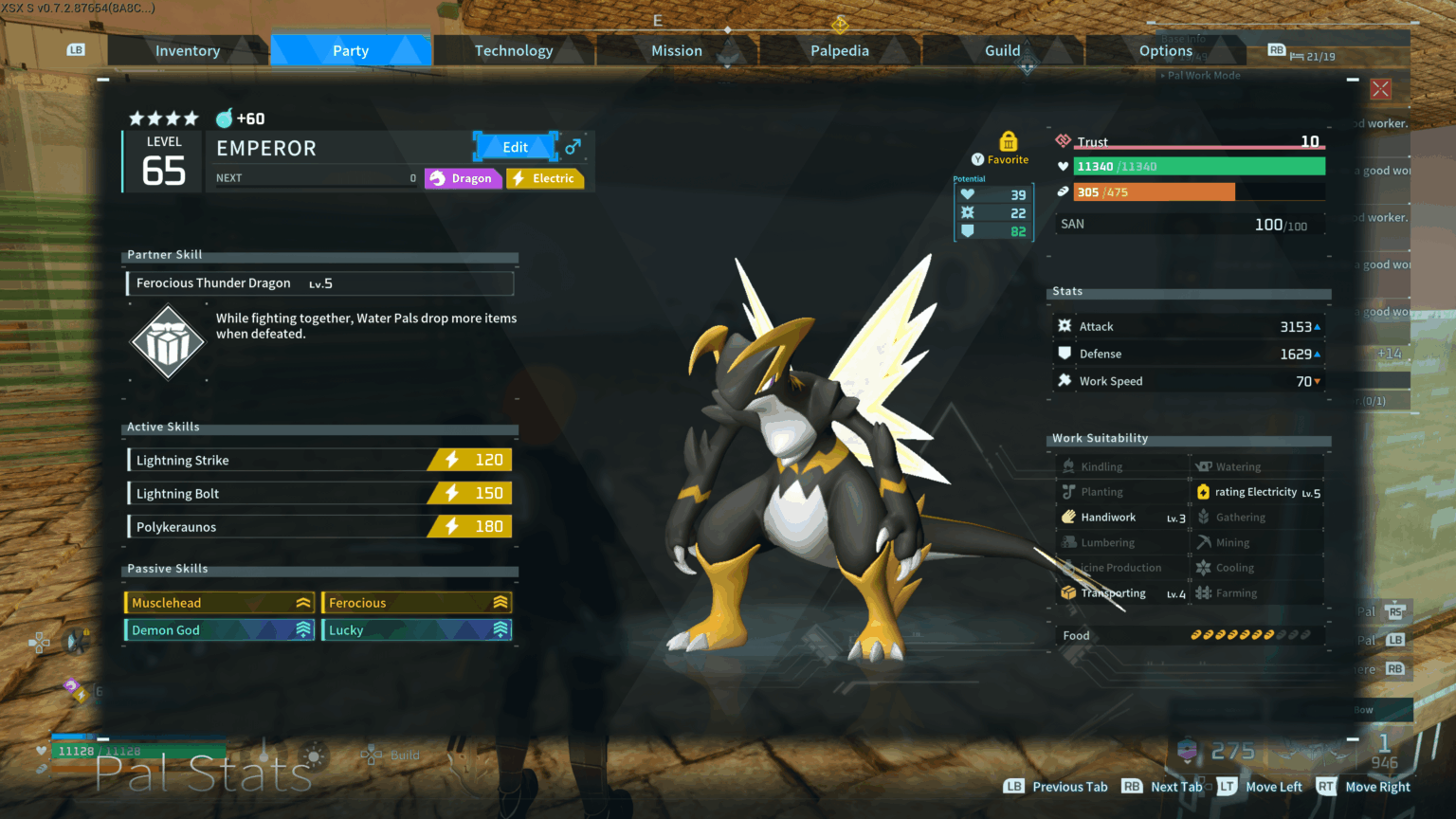Click the Edit name button
The image size is (1456, 819).
pyautogui.click(x=515, y=147)
